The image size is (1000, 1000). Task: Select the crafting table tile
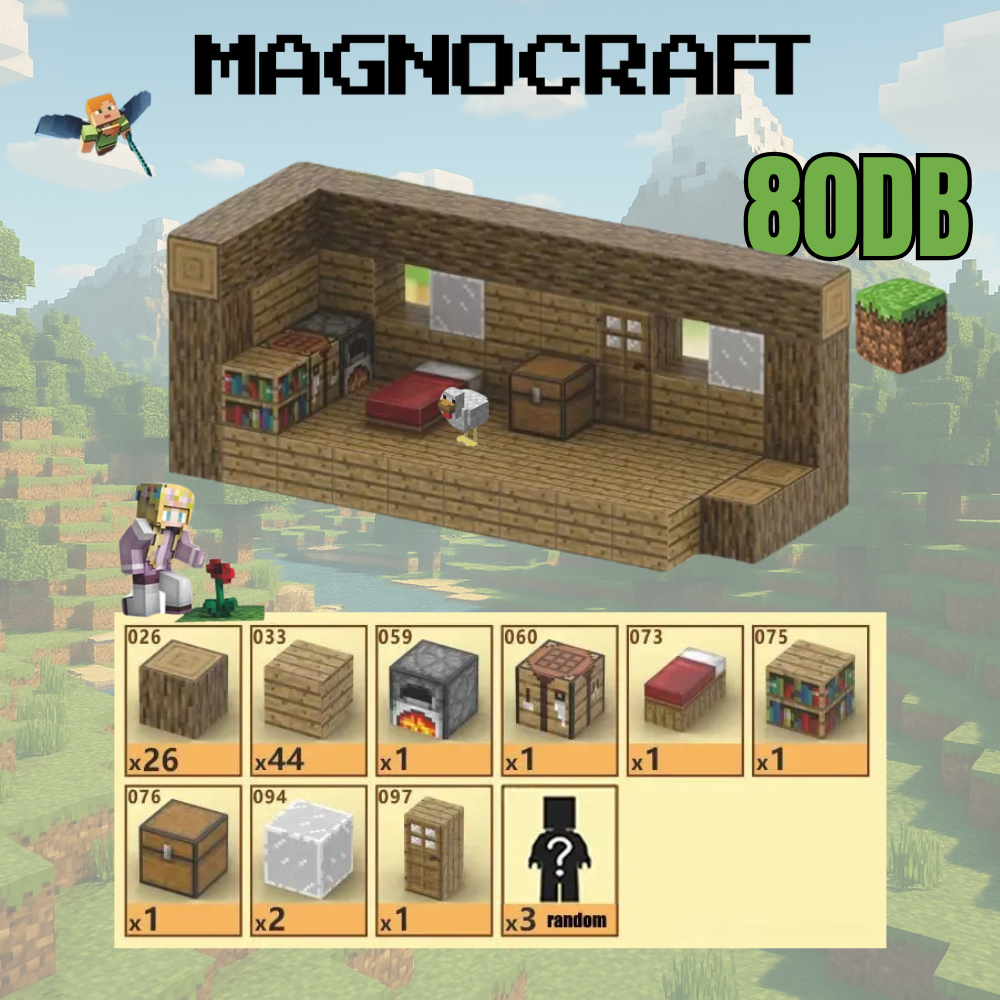[559, 700]
